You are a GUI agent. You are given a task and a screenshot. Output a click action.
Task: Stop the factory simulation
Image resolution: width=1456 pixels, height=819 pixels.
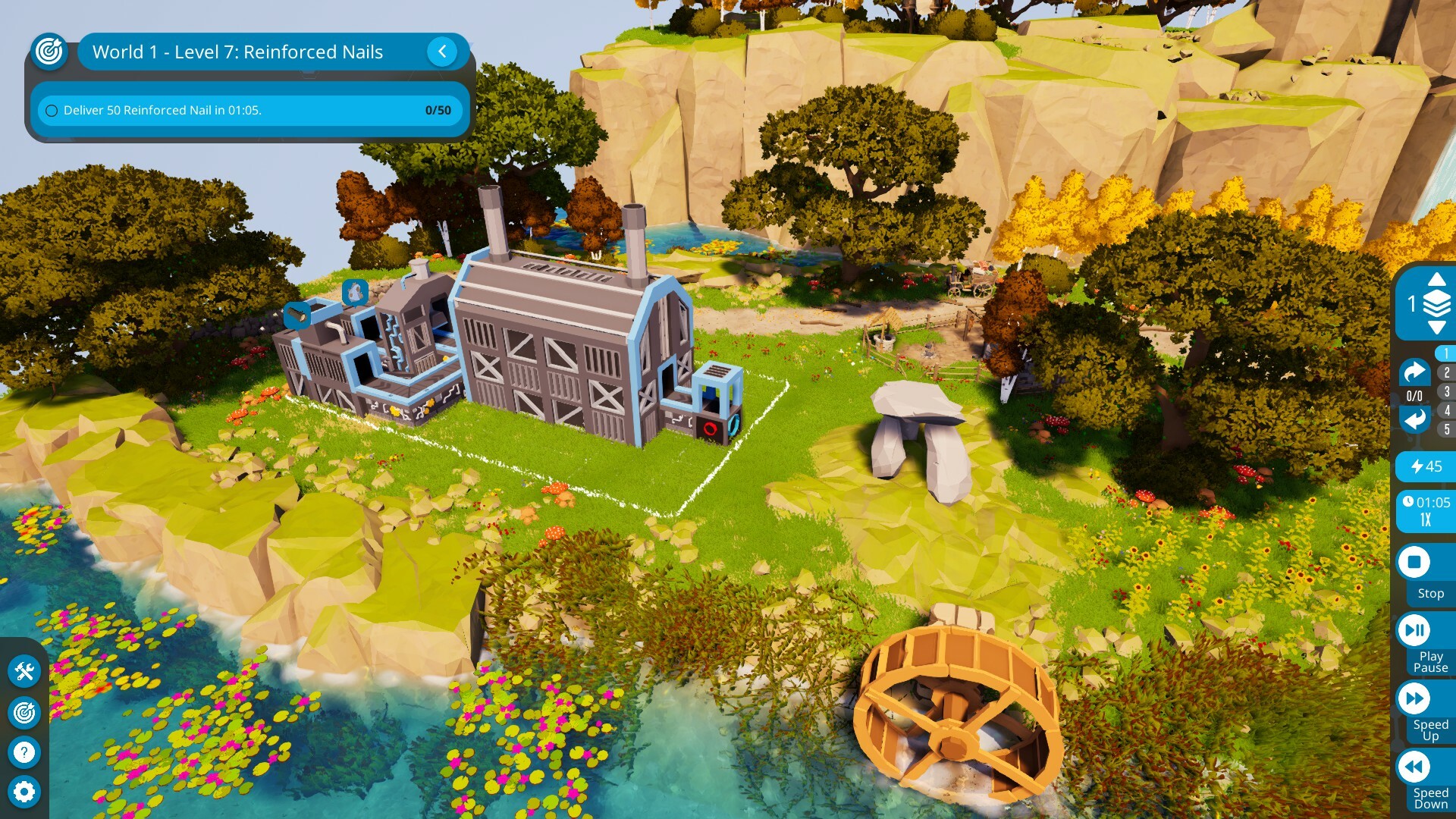coord(1414,563)
